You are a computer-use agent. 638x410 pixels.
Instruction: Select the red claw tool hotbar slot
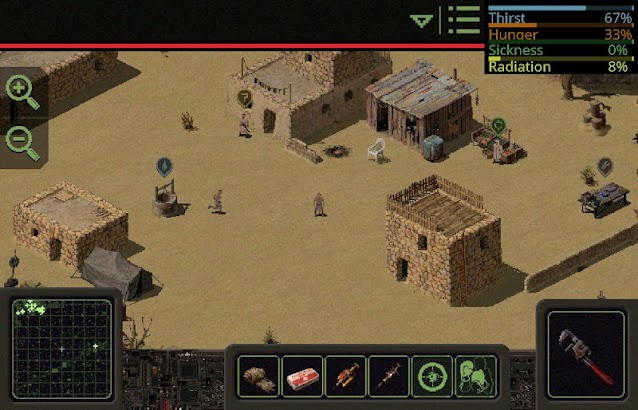(346, 377)
